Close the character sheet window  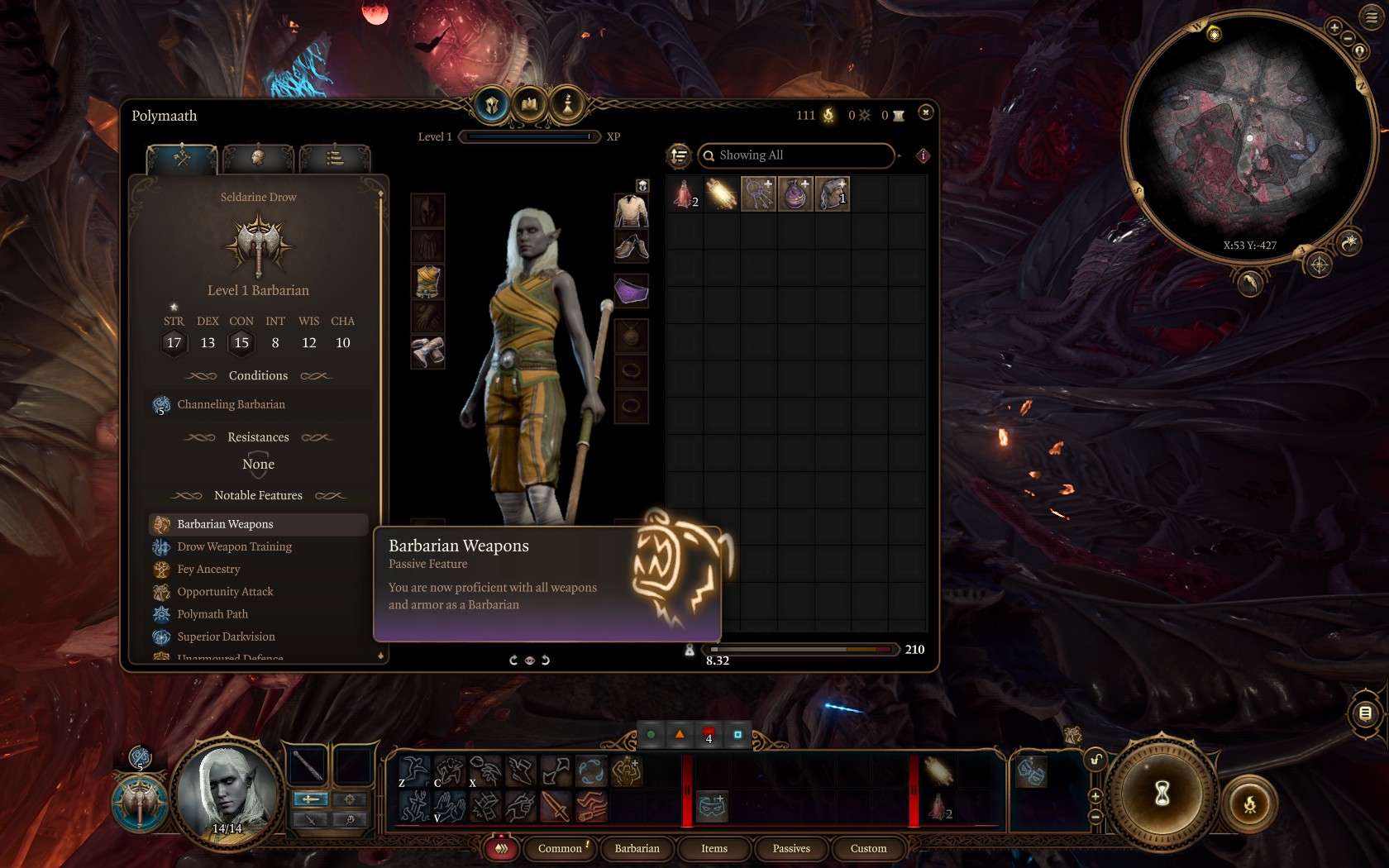point(925,112)
